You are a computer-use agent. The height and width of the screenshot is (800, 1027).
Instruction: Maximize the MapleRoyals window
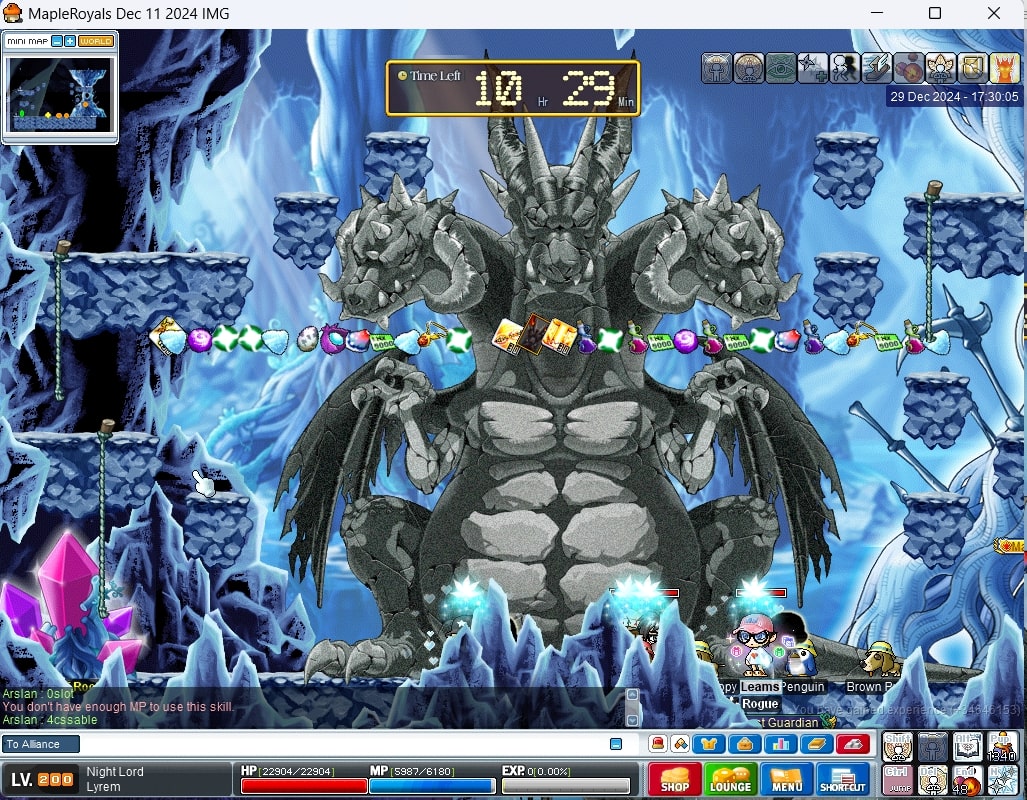pos(935,14)
